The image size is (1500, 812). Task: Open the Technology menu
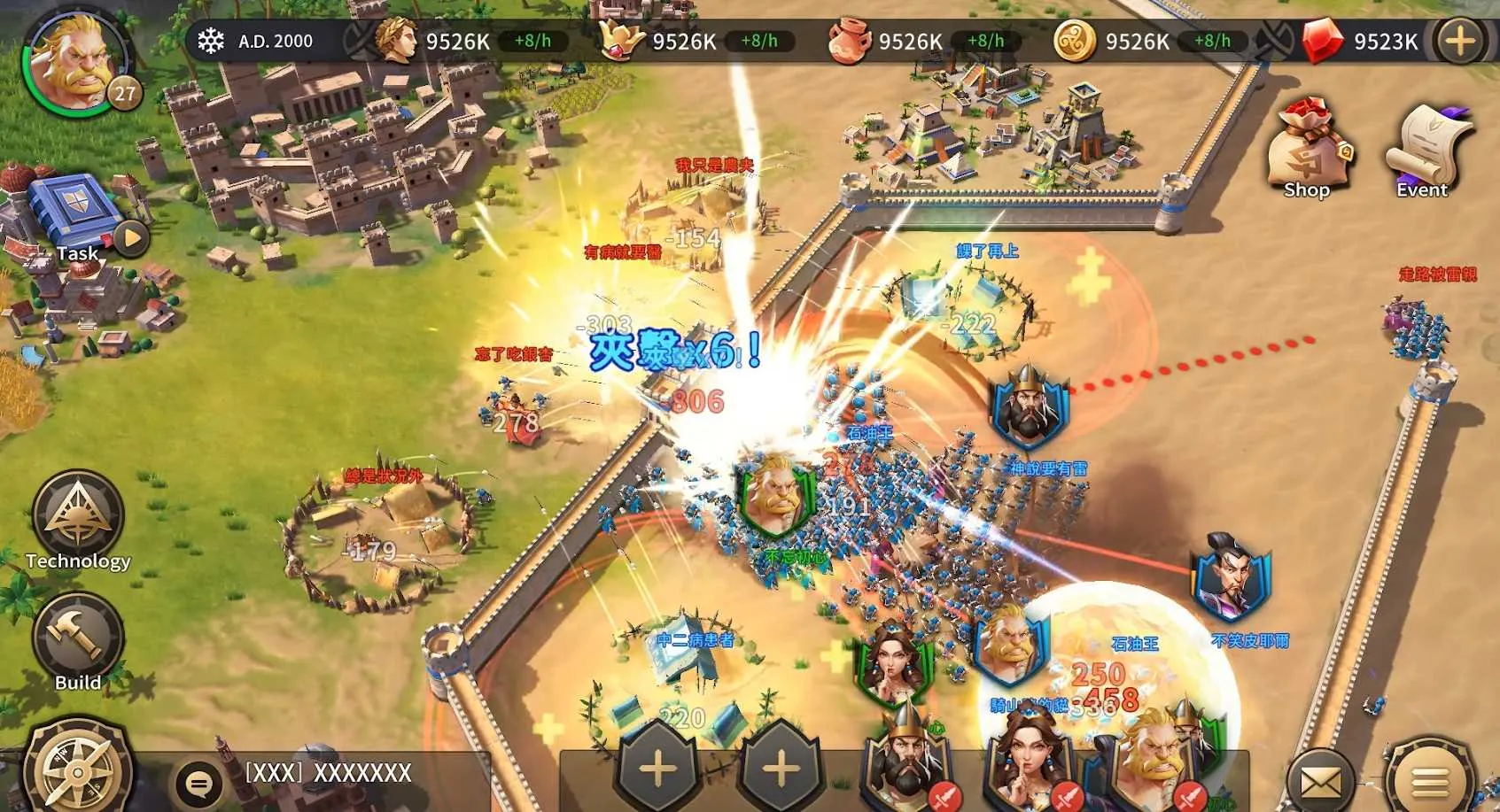pos(78,520)
